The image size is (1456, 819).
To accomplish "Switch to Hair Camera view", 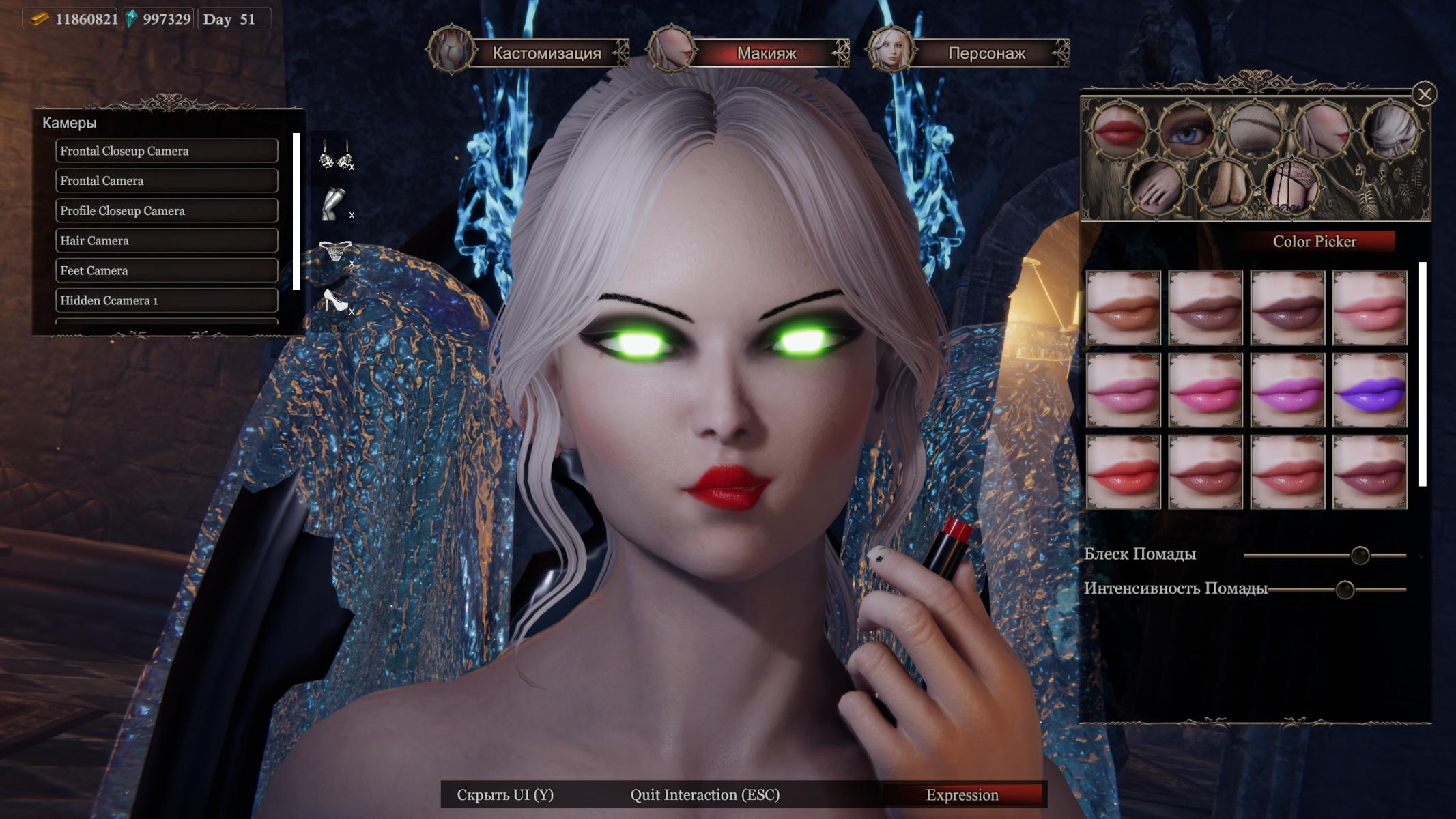I will pos(167,241).
